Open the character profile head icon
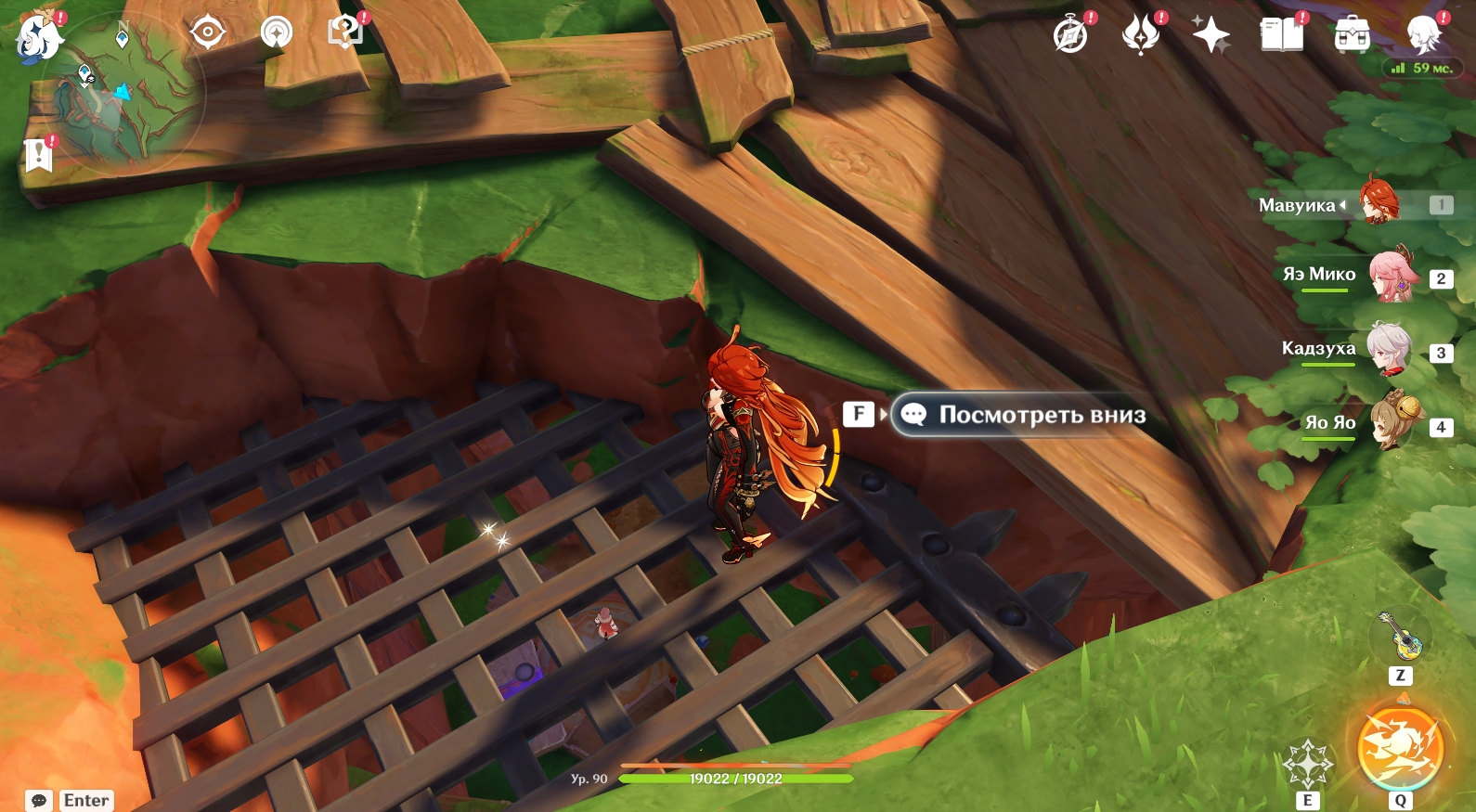This screenshot has height=812, width=1476. pos(1423,35)
